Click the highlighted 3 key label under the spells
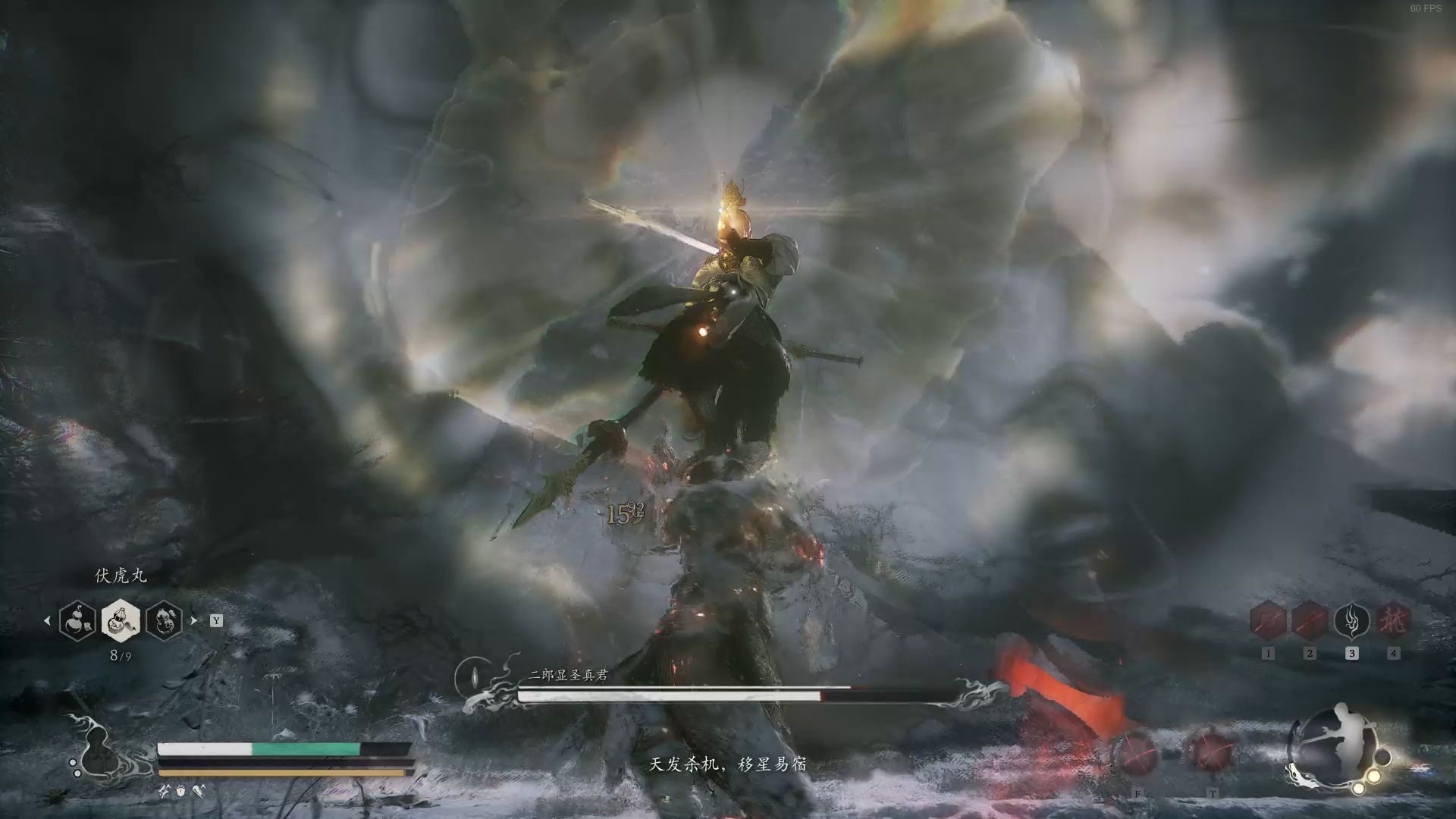1456x819 pixels. 1352,654
